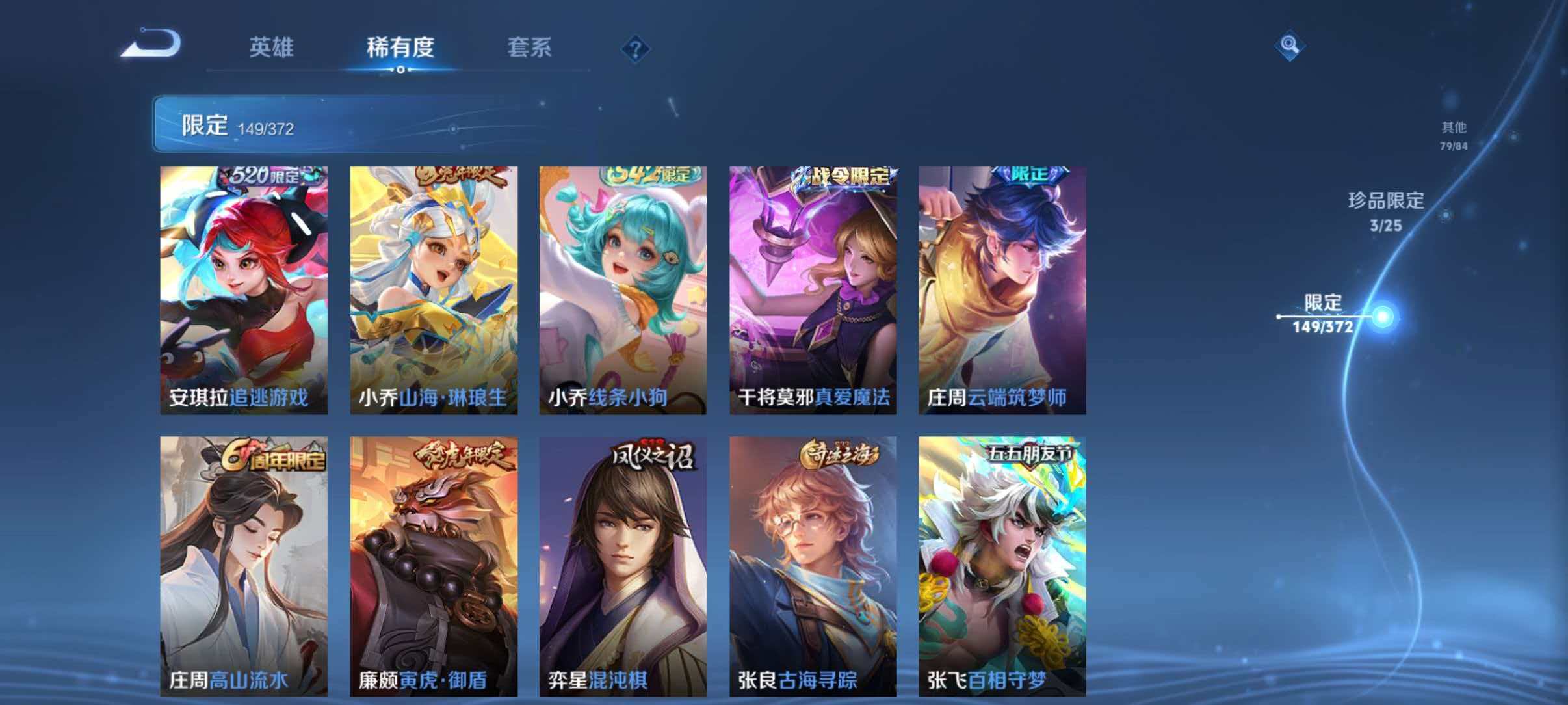
Task: Switch to the 英雄 tab
Action: coord(273,47)
